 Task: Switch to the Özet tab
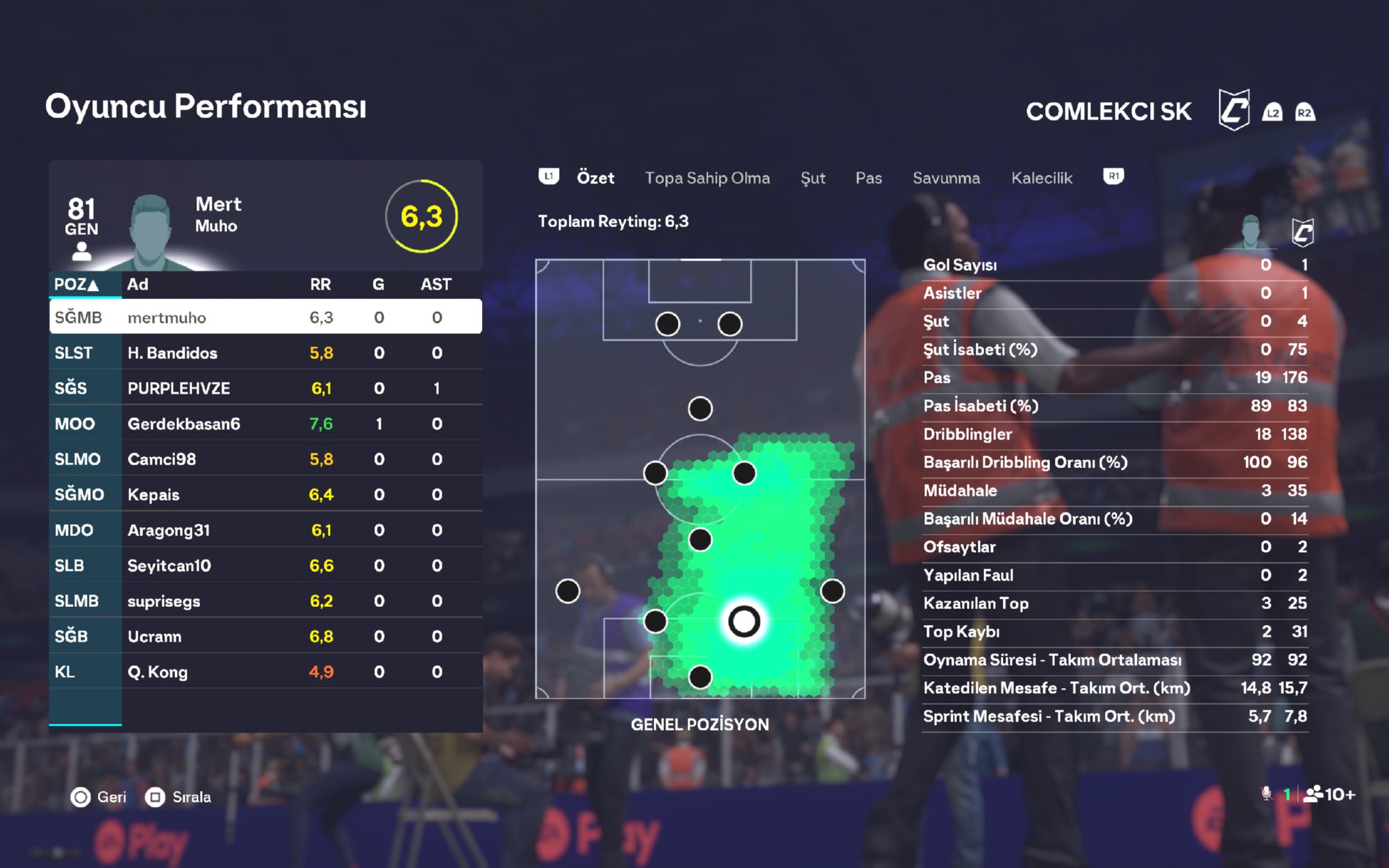595,178
